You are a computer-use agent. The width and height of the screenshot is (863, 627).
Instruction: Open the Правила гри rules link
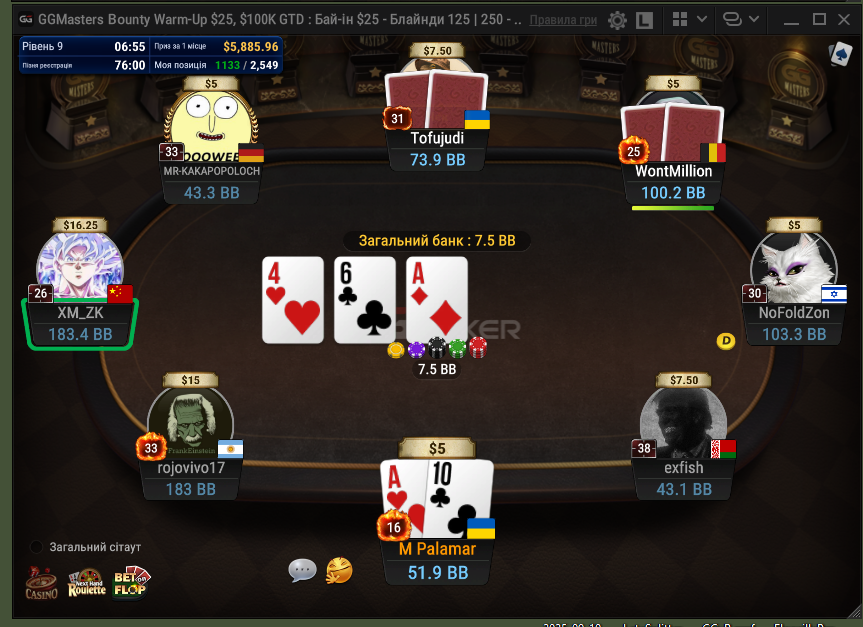(564, 19)
